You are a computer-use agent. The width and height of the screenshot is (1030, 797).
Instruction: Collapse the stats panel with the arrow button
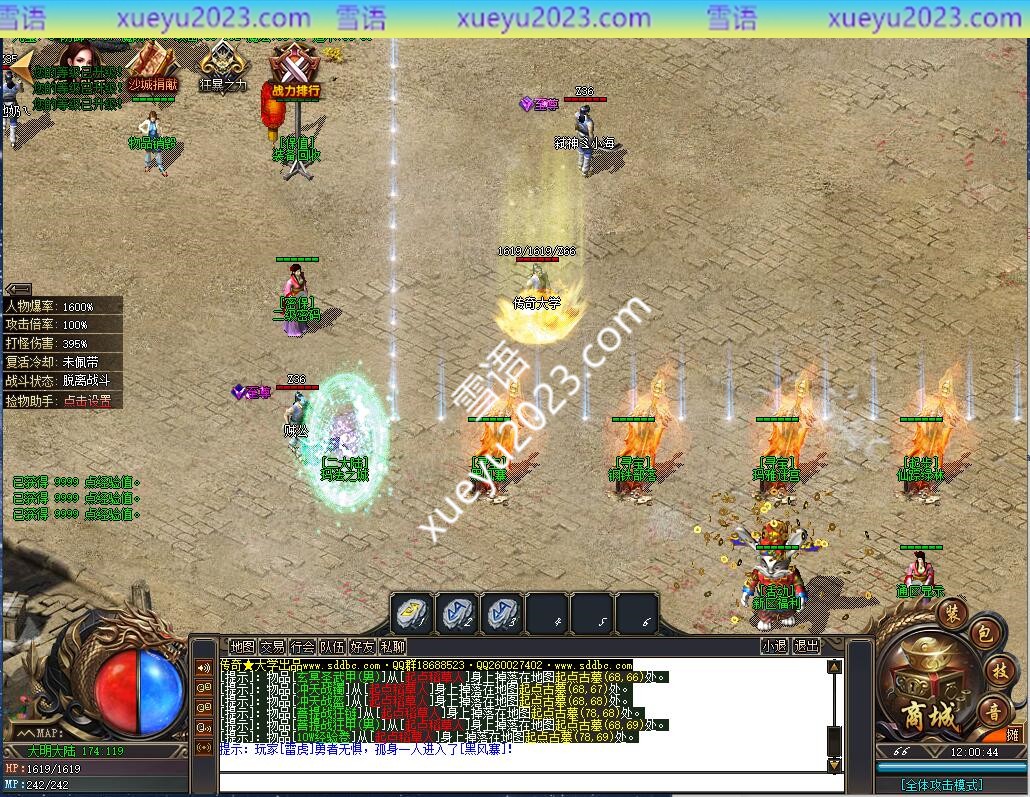18,290
